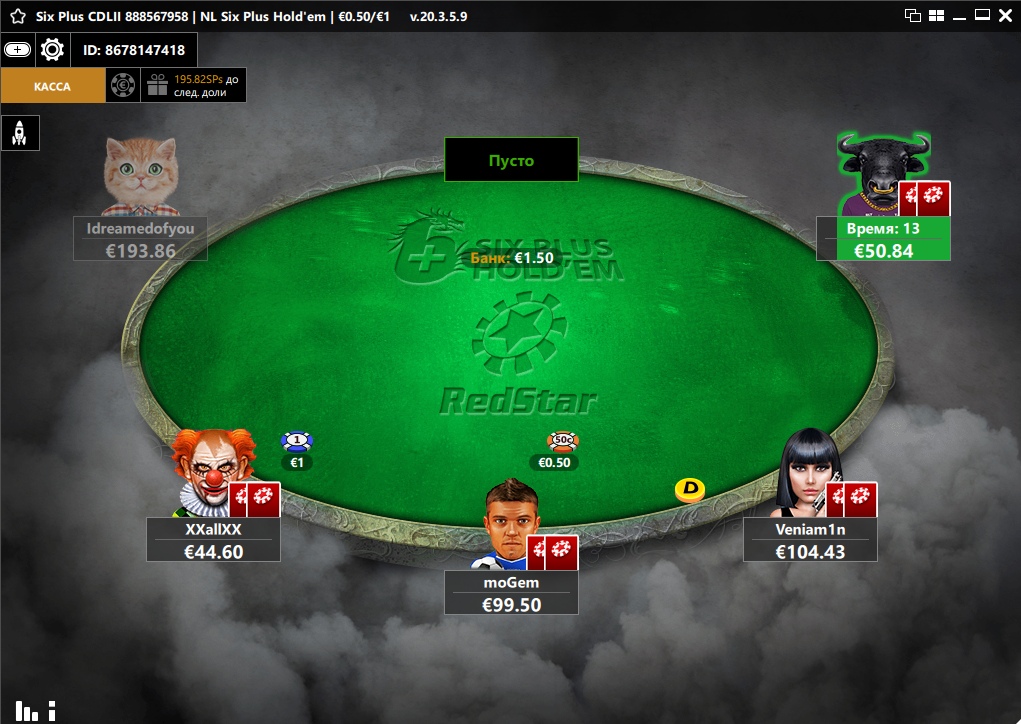
Task: Mark this table as favorite with the star
Action: [18, 16]
